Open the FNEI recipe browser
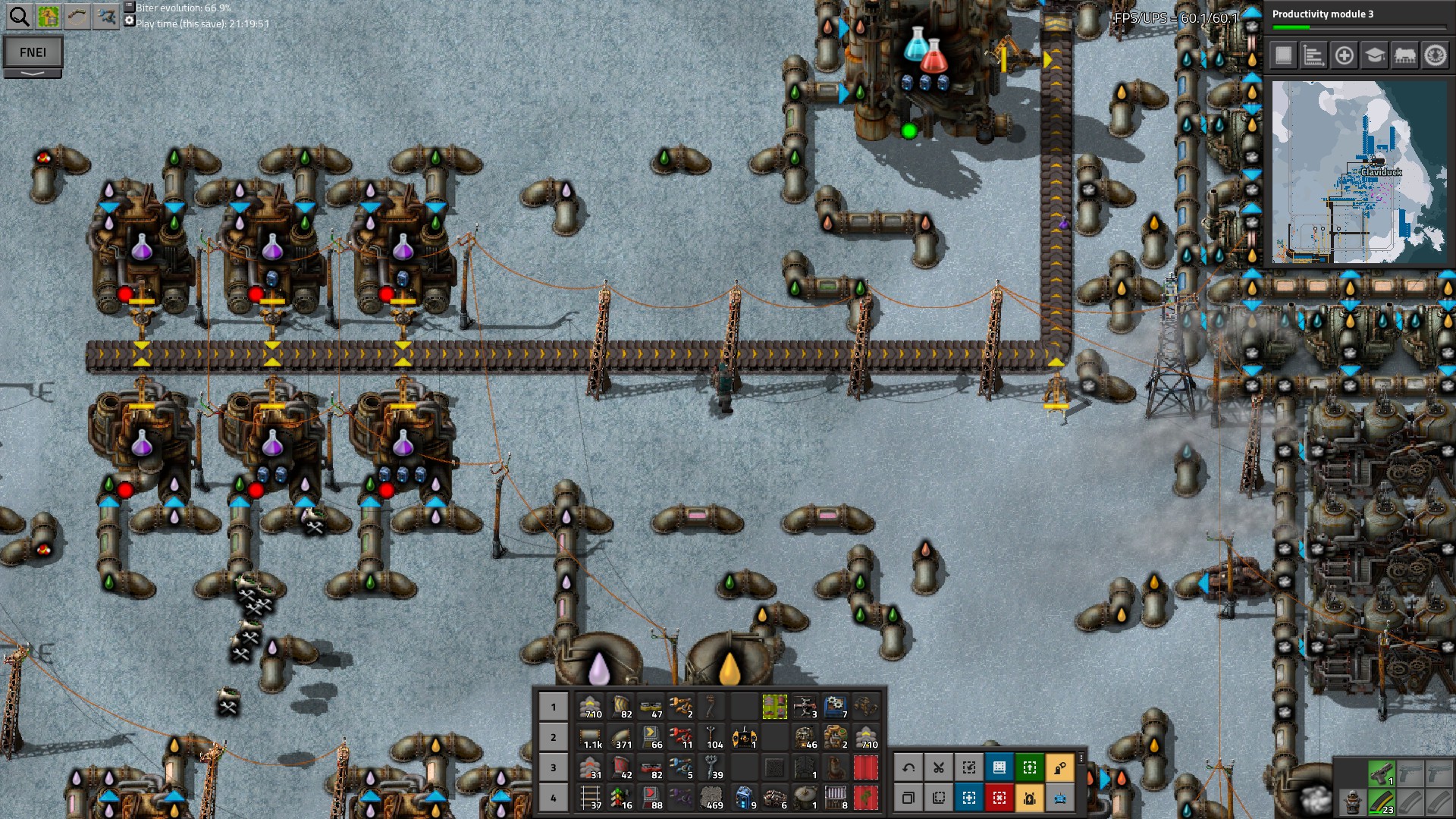The width and height of the screenshot is (1456, 819). click(x=33, y=52)
